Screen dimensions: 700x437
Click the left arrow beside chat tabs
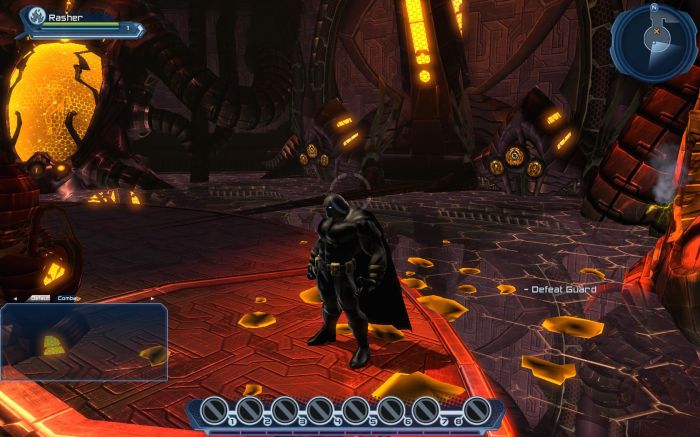14,298
